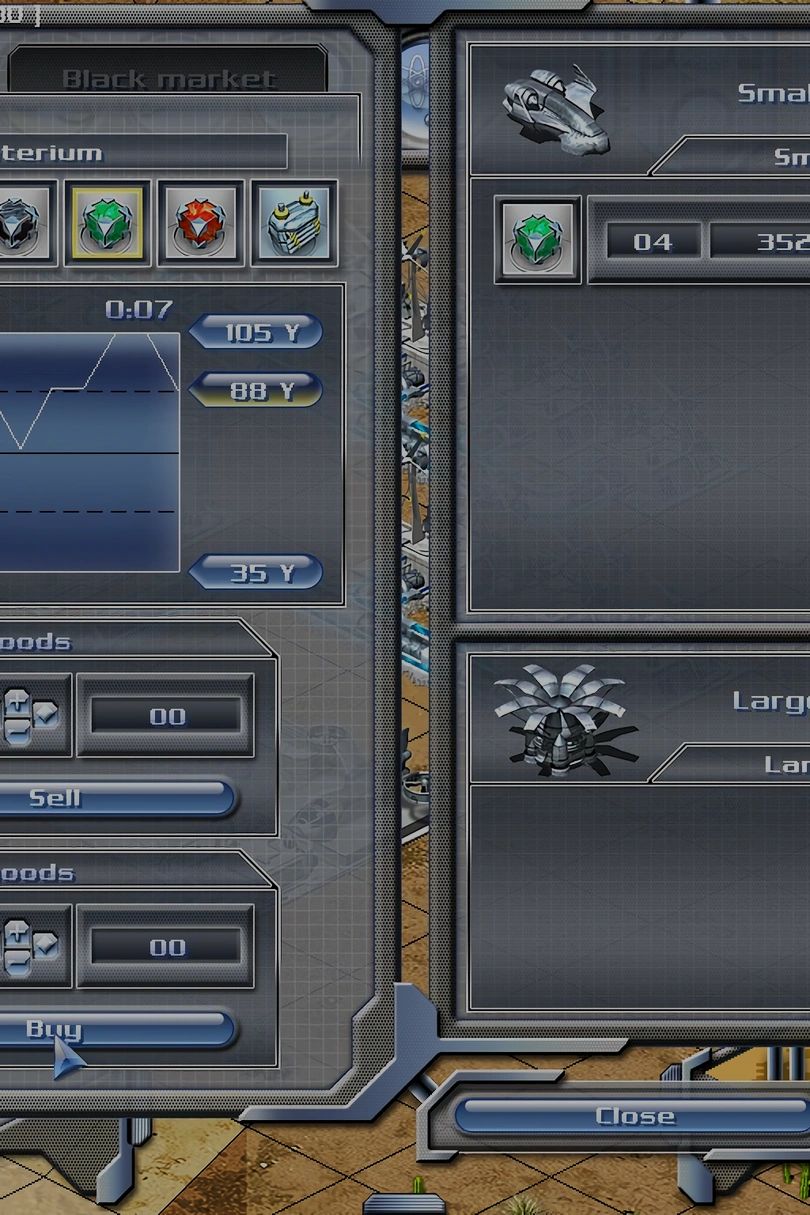Confirm purchase with the Buy button
This screenshot has width=810, height=1215.
pos(110,1028)
